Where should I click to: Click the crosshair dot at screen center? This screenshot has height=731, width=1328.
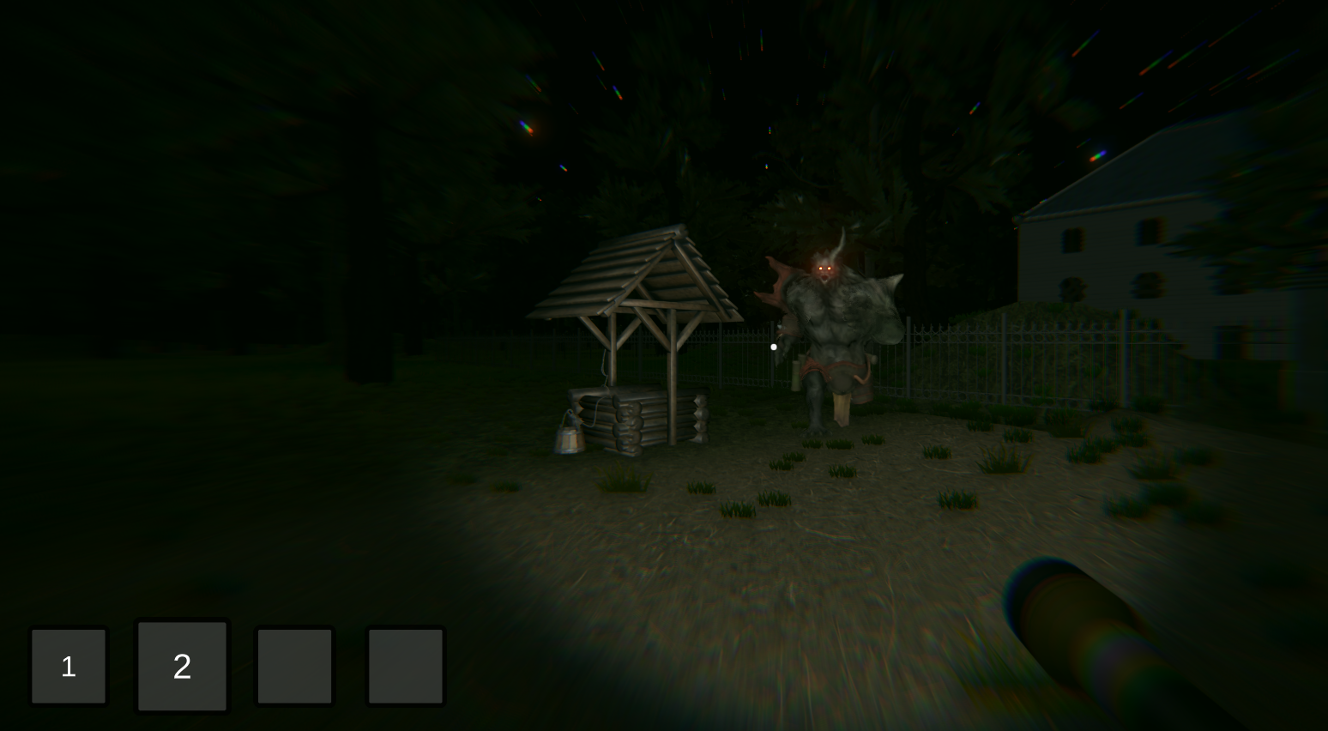click(x=775, y=346)
